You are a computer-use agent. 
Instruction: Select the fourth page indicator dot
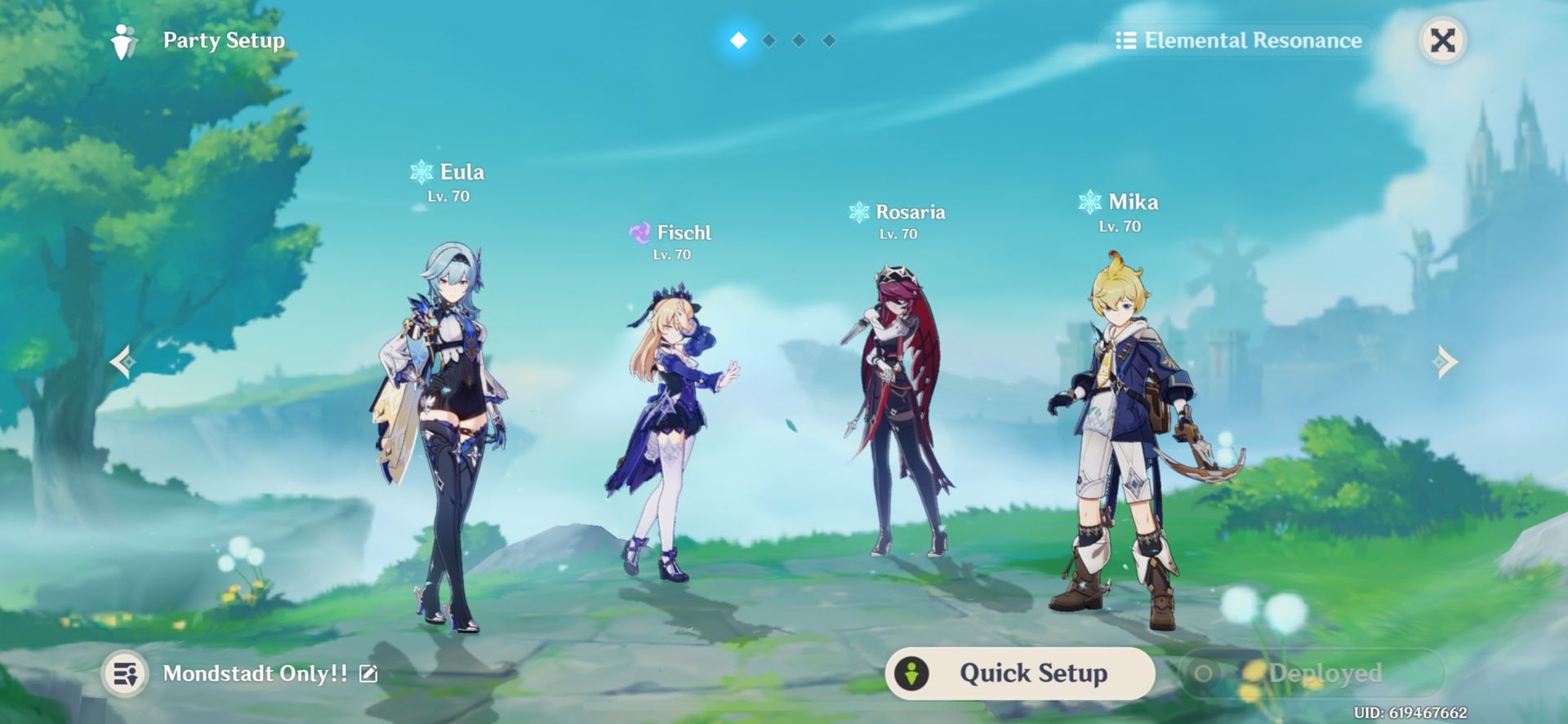(x=829, y=39)
